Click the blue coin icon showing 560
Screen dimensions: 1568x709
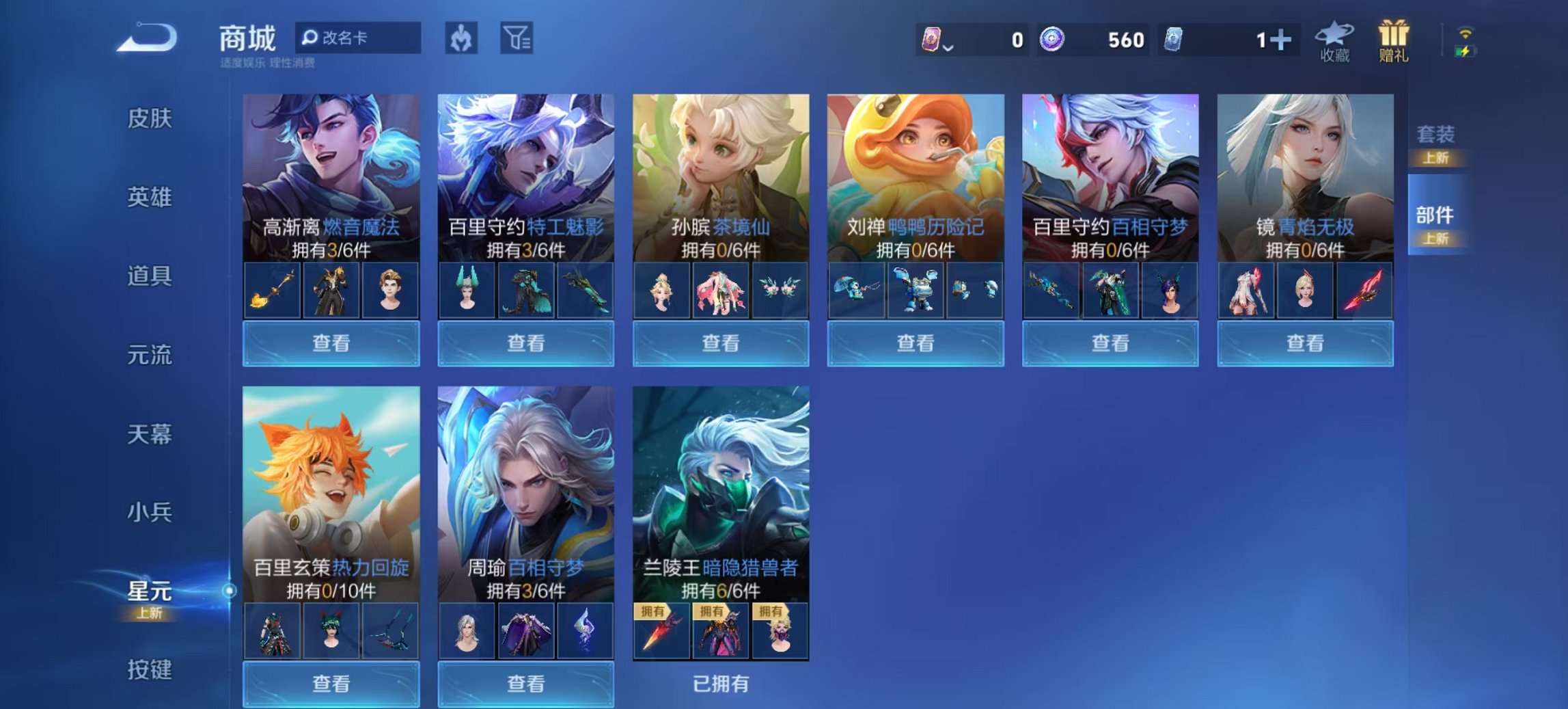coord(1052,39)
